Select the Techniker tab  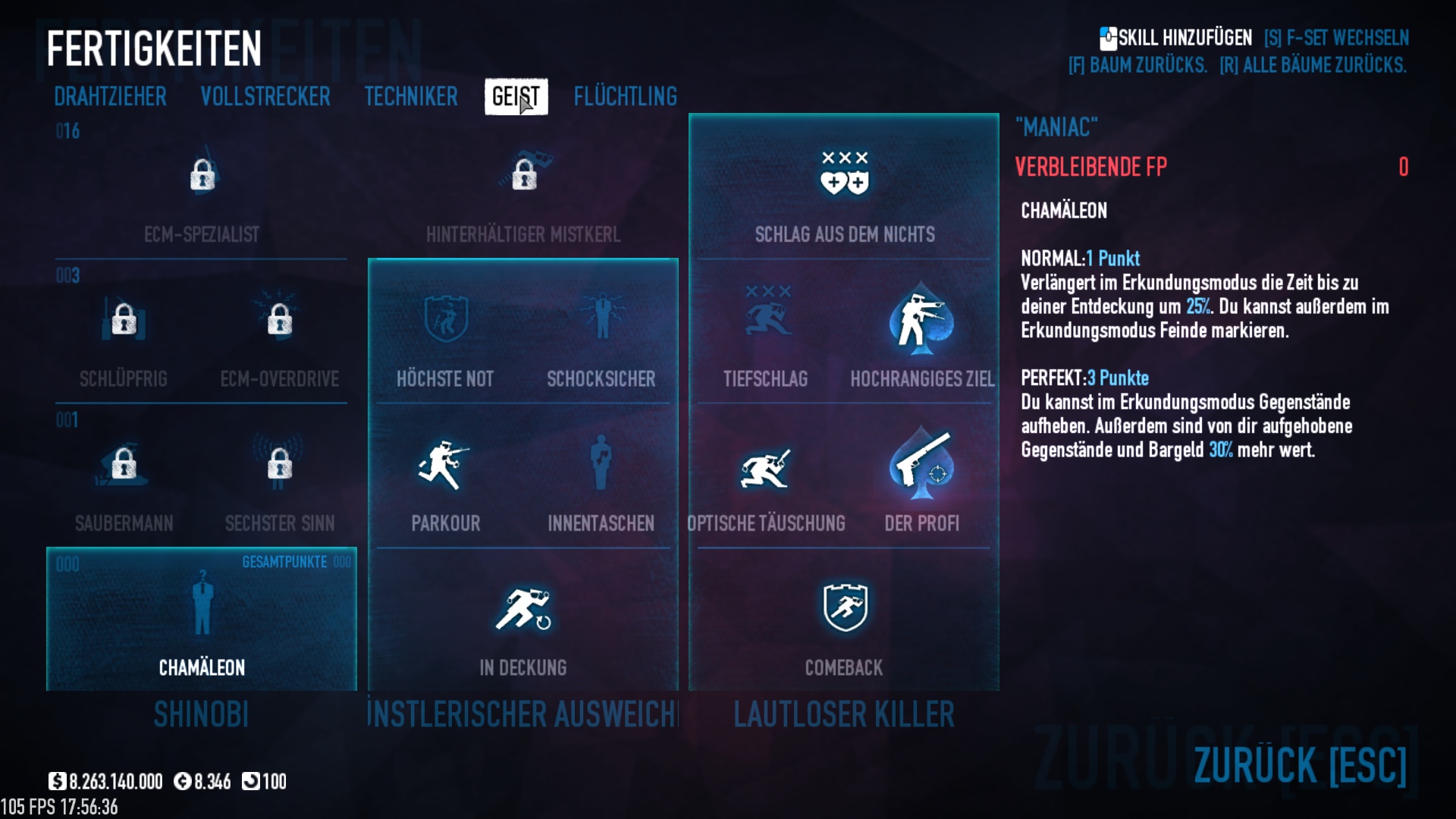click(x=411, y=96)
